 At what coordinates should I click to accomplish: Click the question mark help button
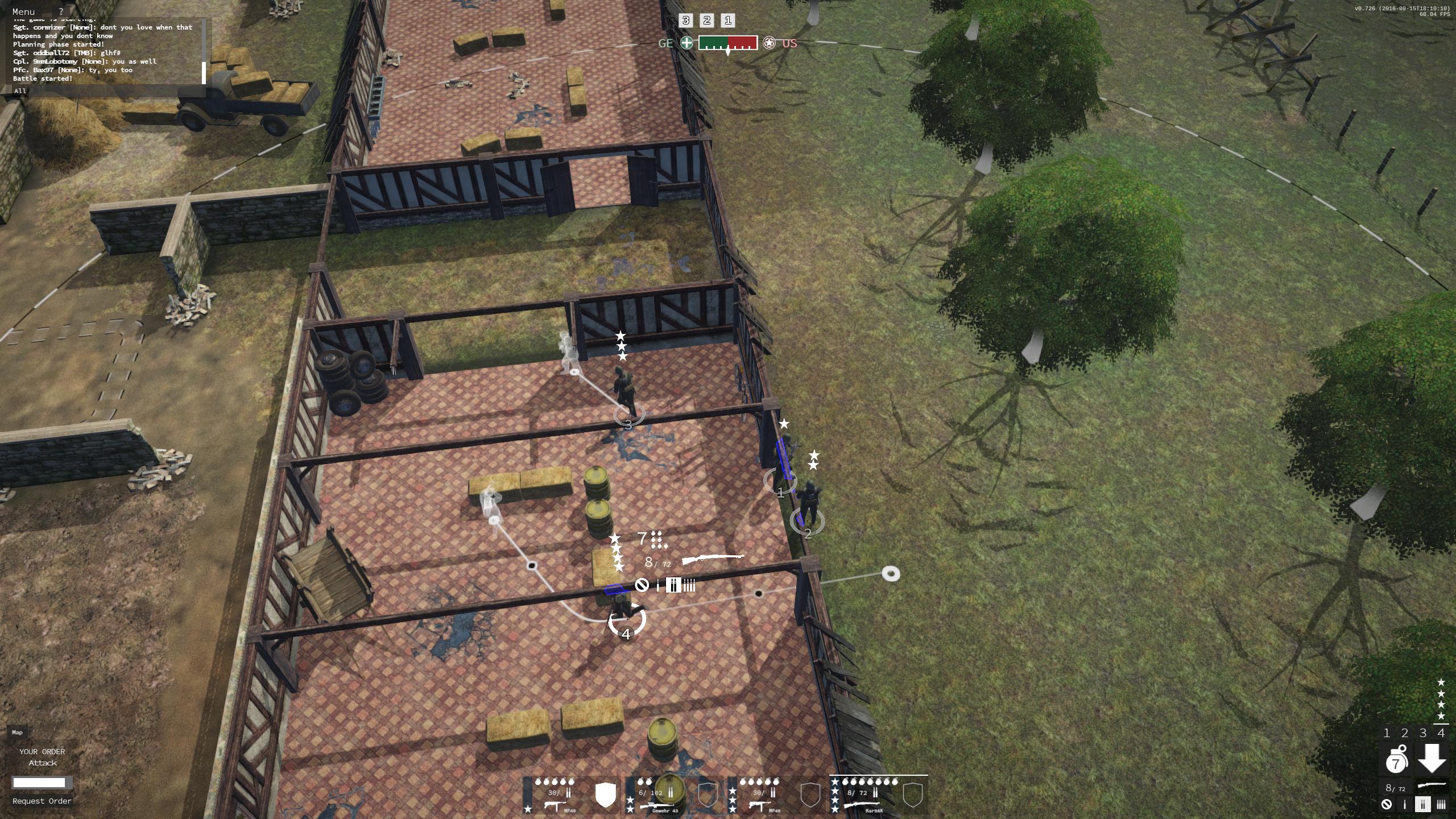[61, 11]
